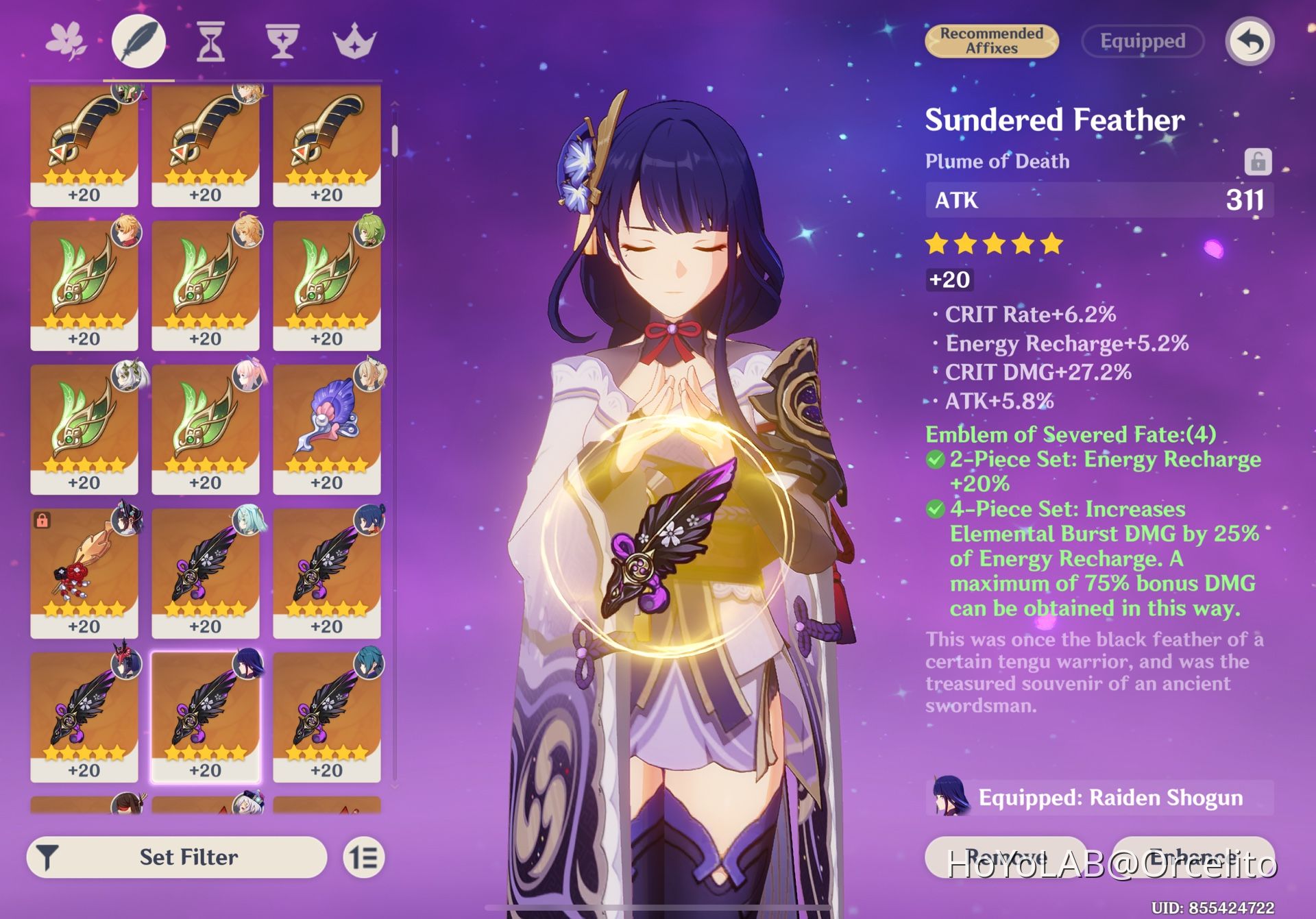Go back with the return arrow

point(1250,41)
